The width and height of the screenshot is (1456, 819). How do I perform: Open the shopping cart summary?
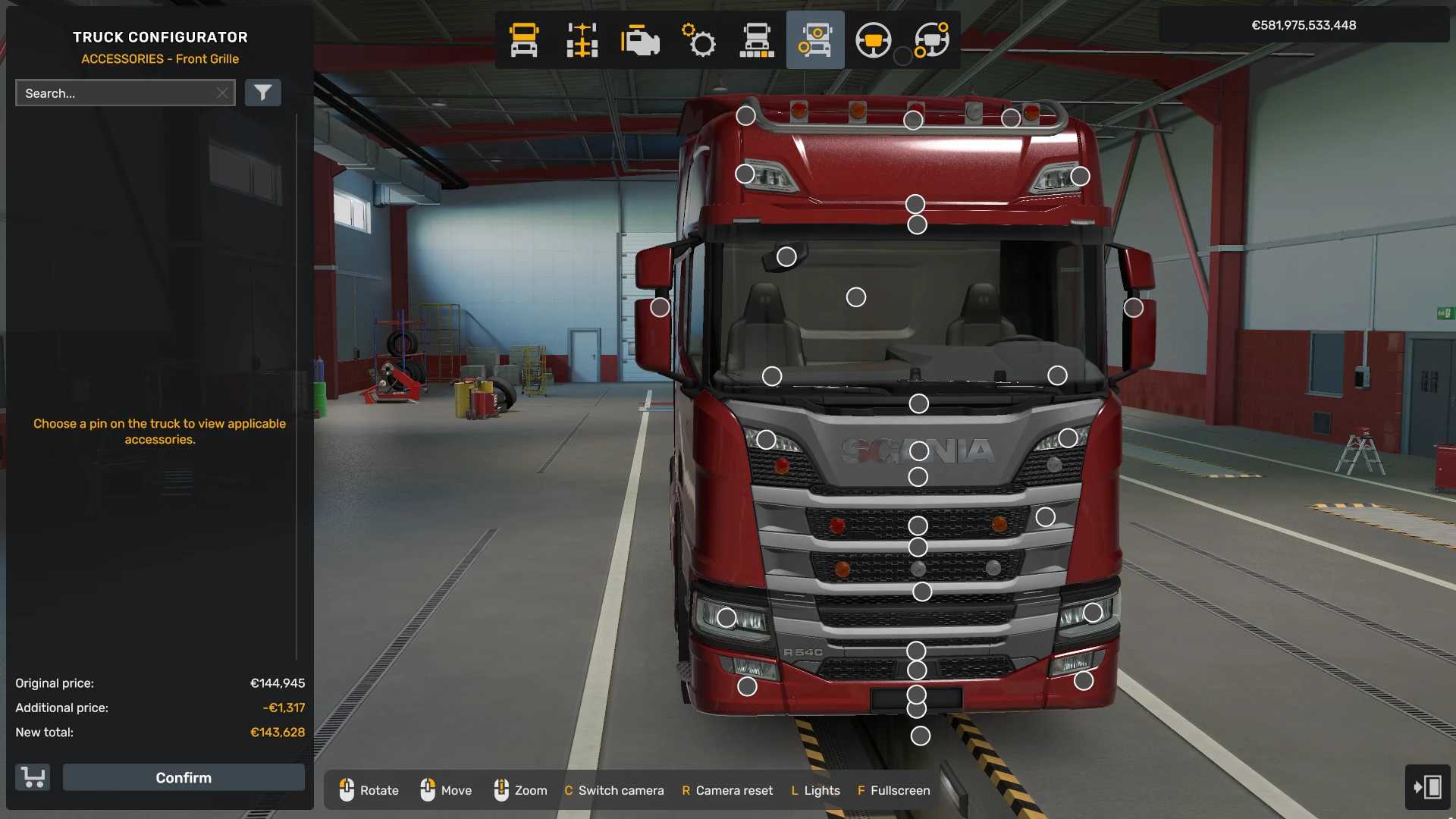tap(33, 777)
